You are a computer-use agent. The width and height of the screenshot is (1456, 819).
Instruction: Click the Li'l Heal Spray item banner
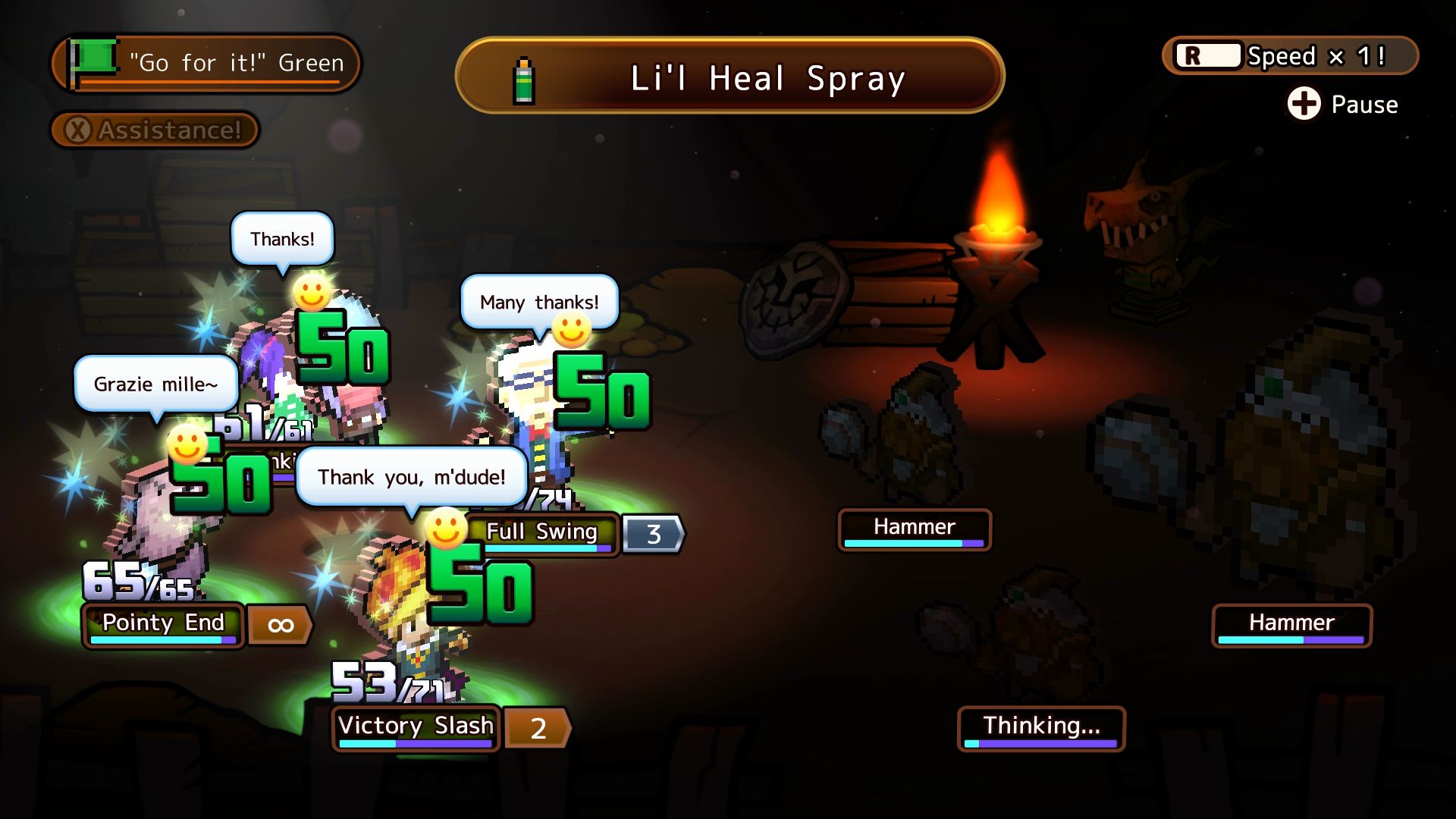tap(730, 77)
